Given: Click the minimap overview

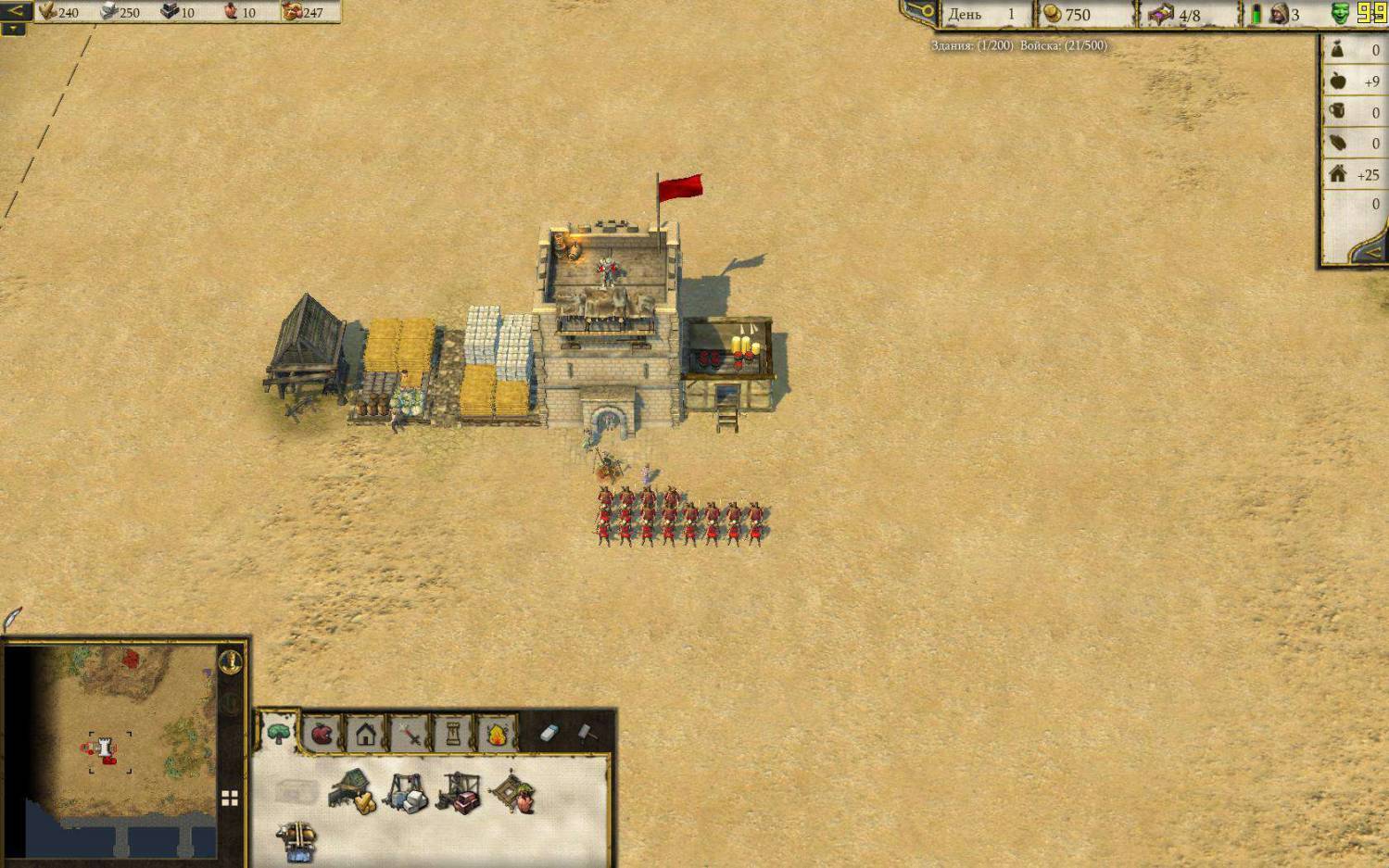Looking at the screenshot, I should point(109,750).
